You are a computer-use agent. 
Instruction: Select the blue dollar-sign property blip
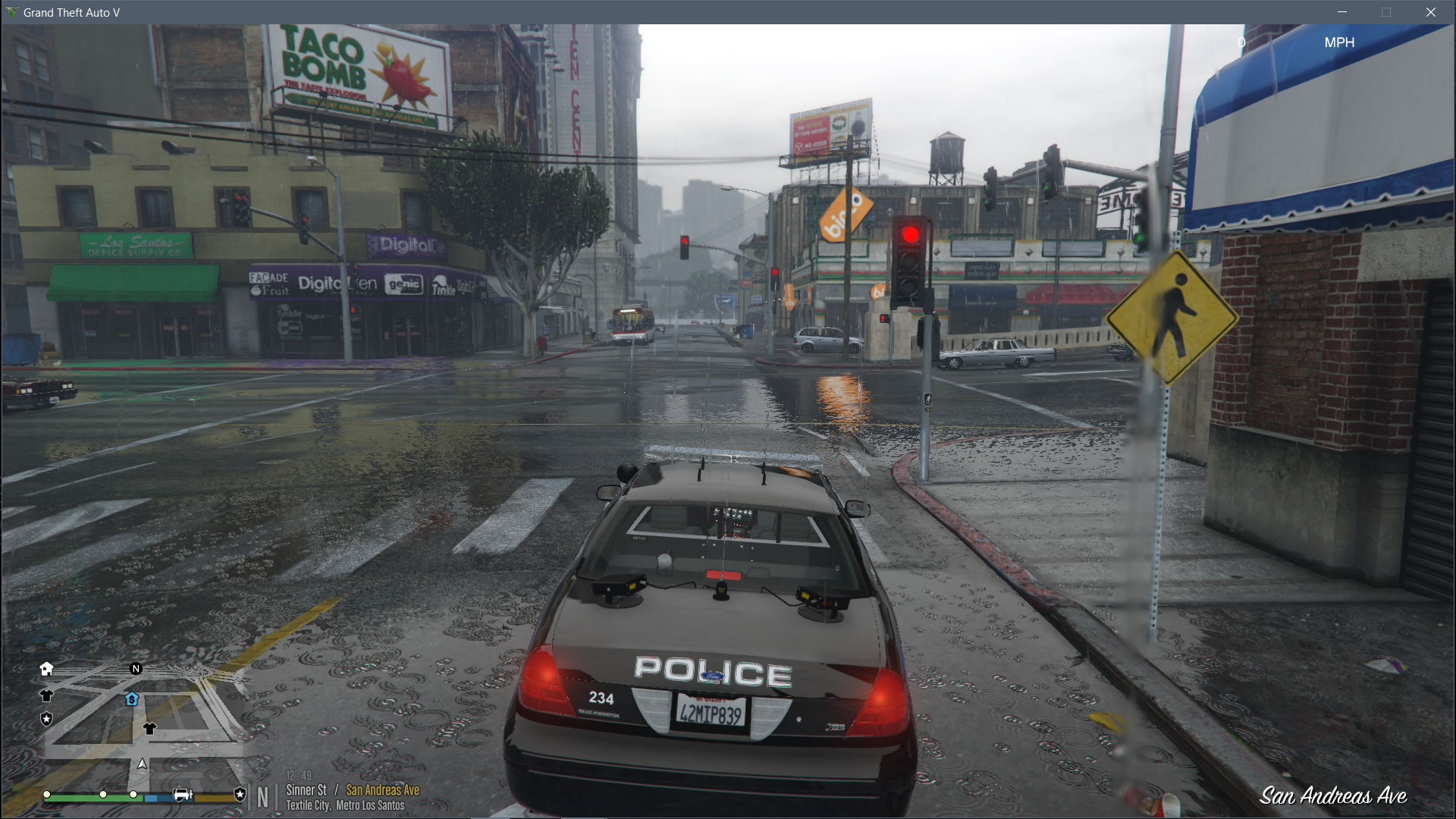coord(132,699)
